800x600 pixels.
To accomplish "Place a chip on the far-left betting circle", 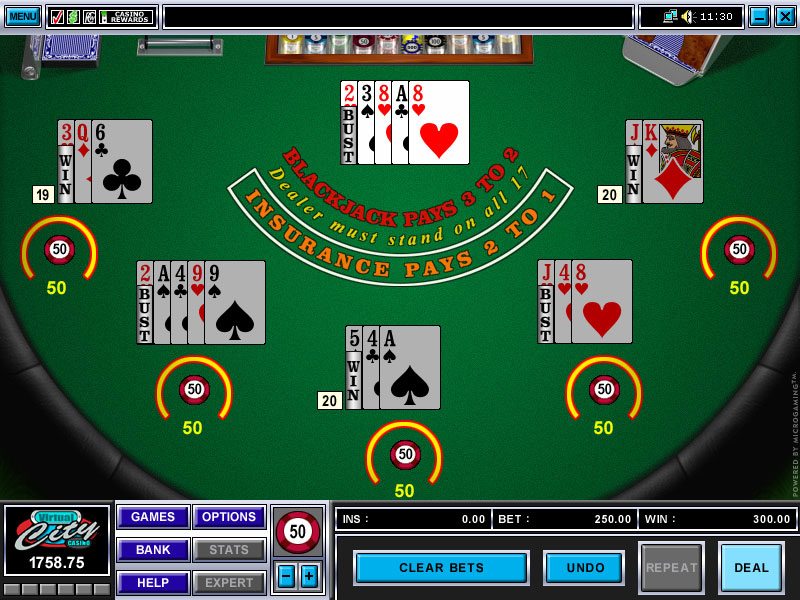I will [59, 250].
